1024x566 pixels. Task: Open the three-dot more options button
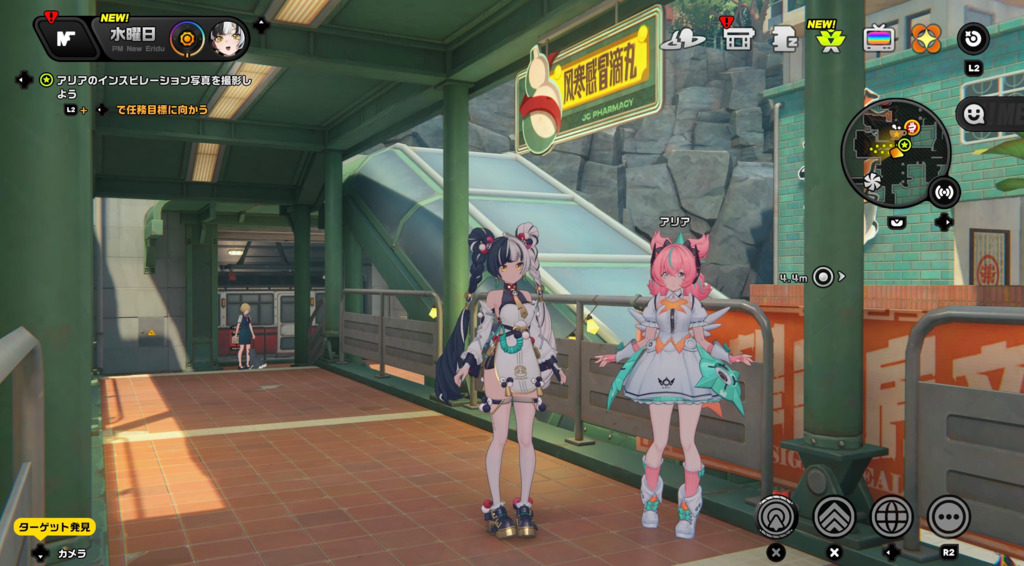pos(948,517)
